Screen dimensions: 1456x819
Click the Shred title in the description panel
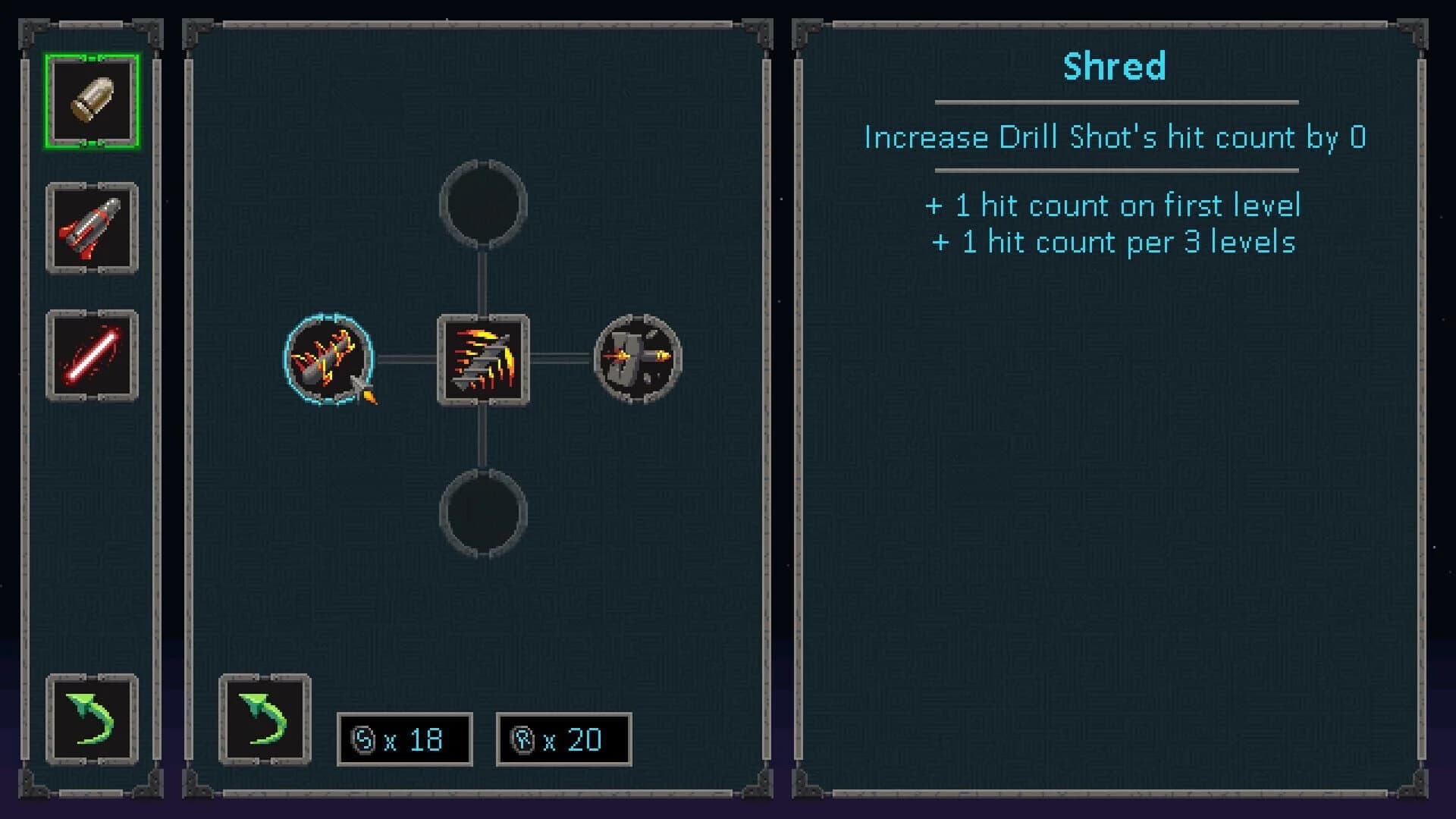pos(1114,67)
